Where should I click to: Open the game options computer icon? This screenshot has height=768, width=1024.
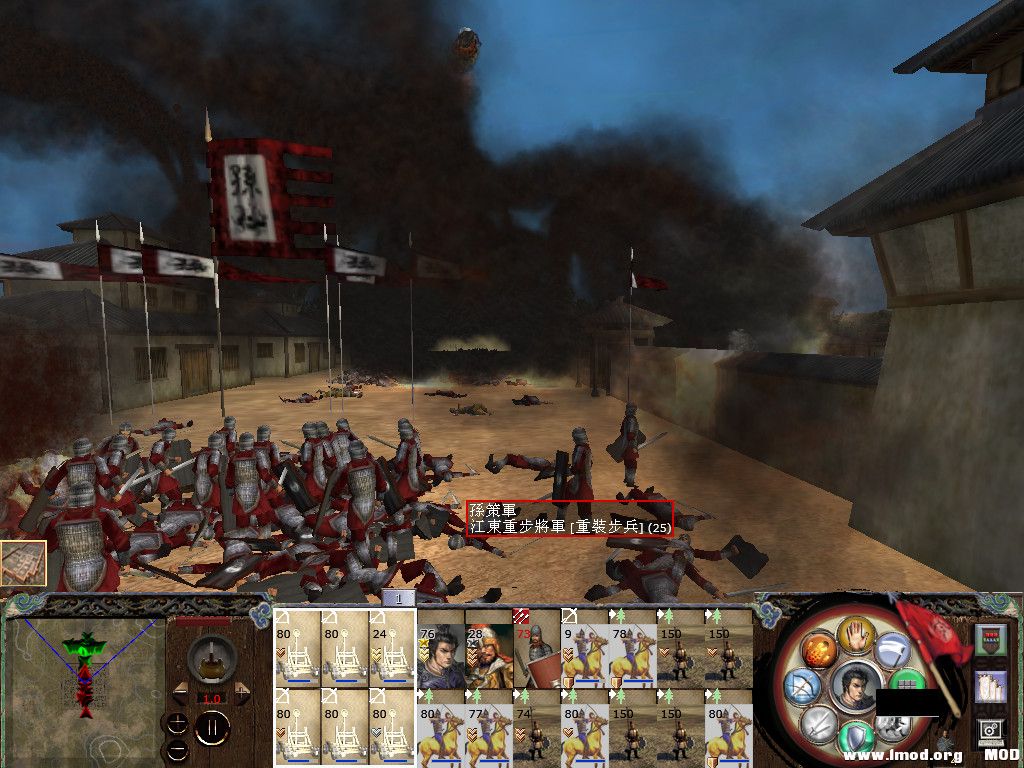990,733
